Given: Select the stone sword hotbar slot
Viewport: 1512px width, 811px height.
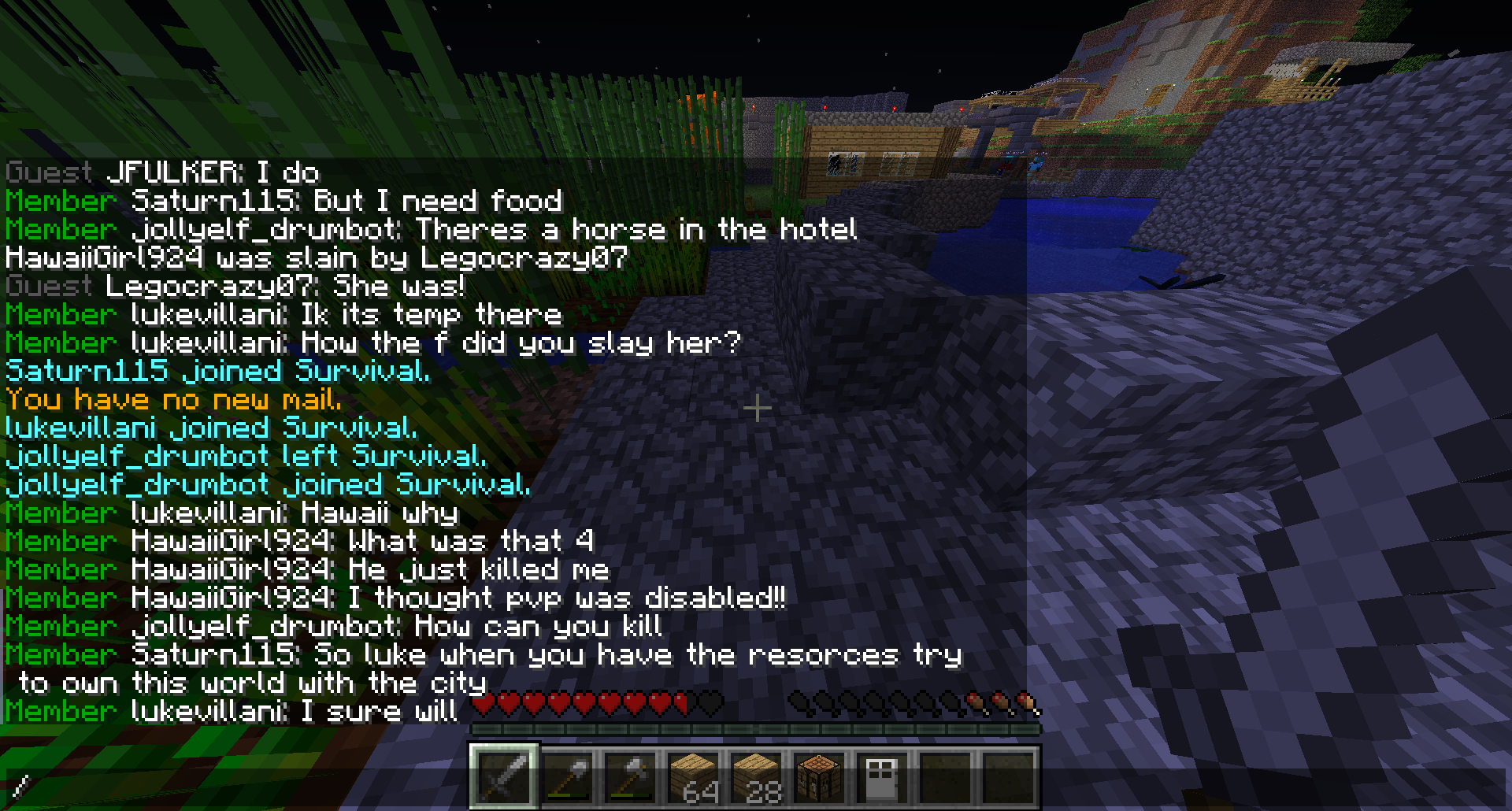Looking at the screenshot, I should (504, 776).
